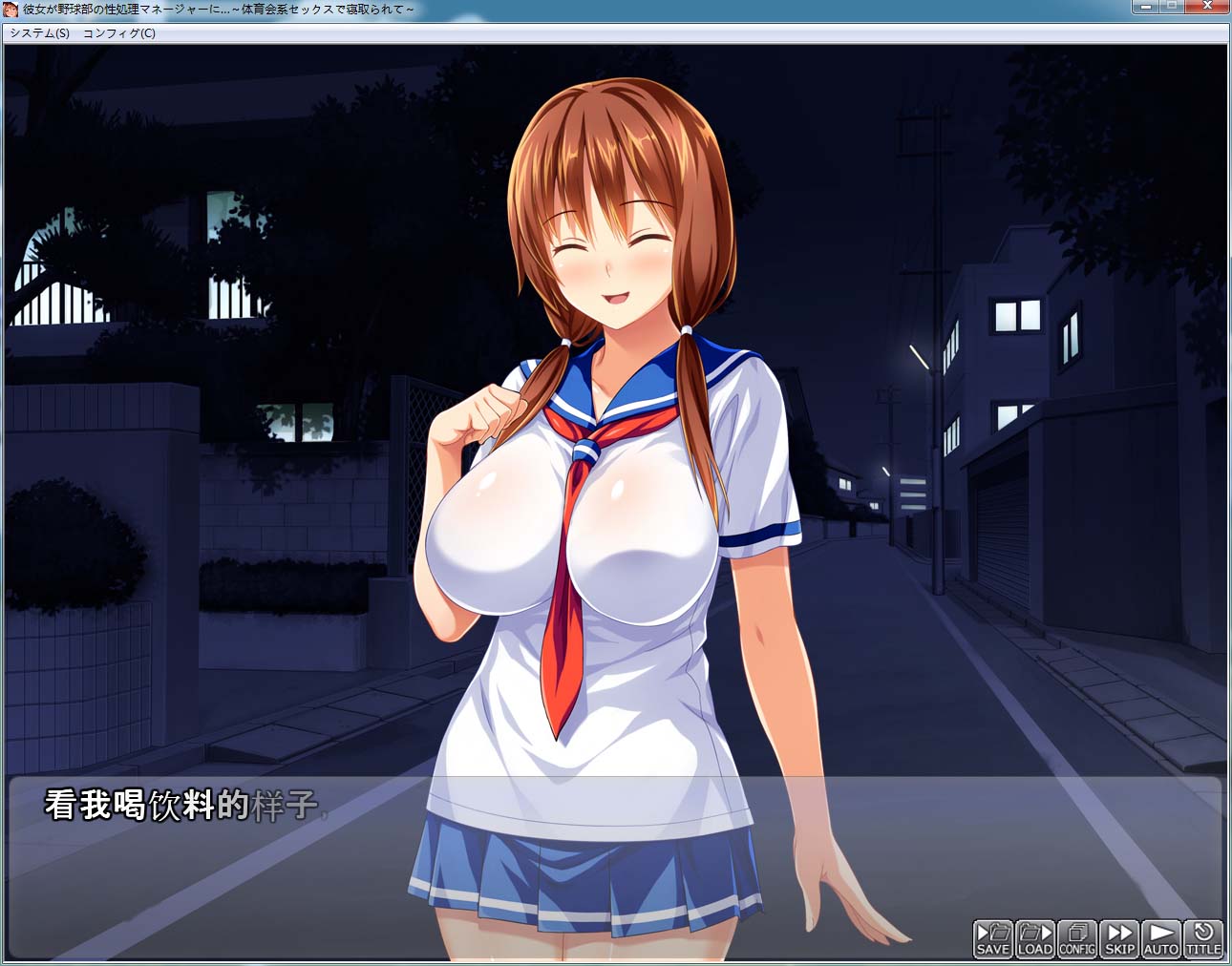
Task: Return to TITLE screen
Action: 1203,938
